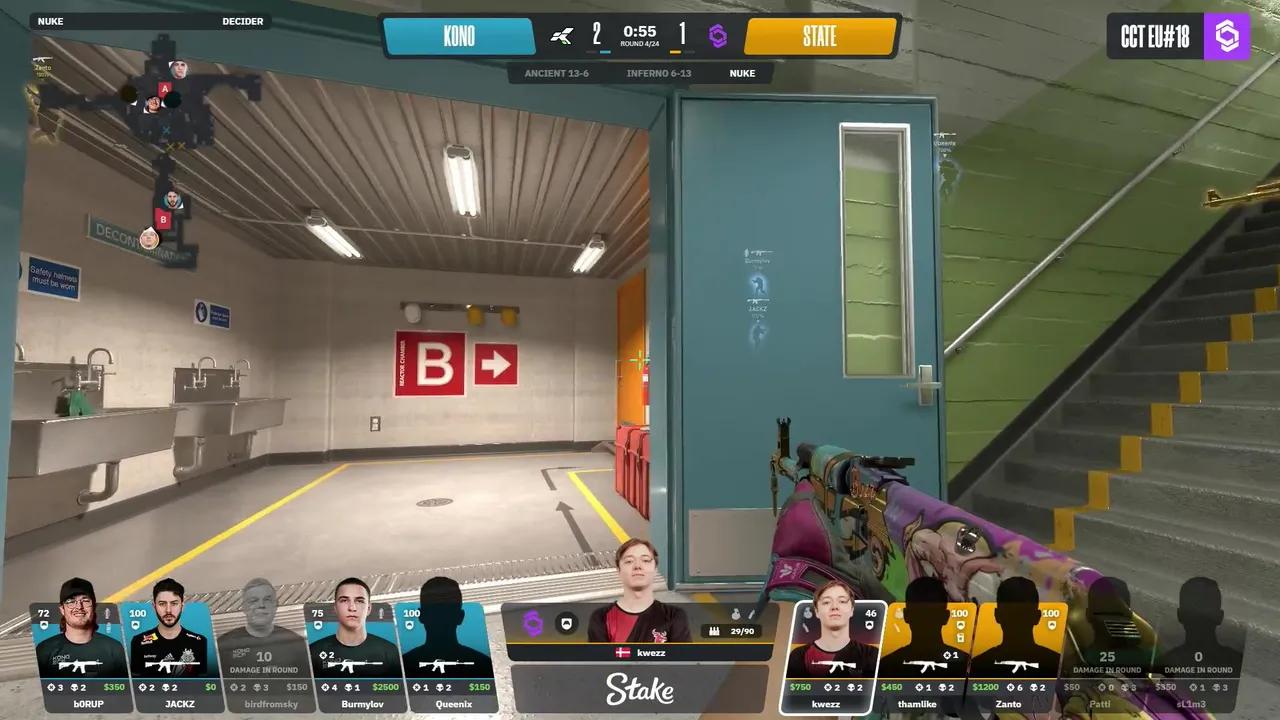Click the armor shield icon on JACKZ's card

(134, 624)
